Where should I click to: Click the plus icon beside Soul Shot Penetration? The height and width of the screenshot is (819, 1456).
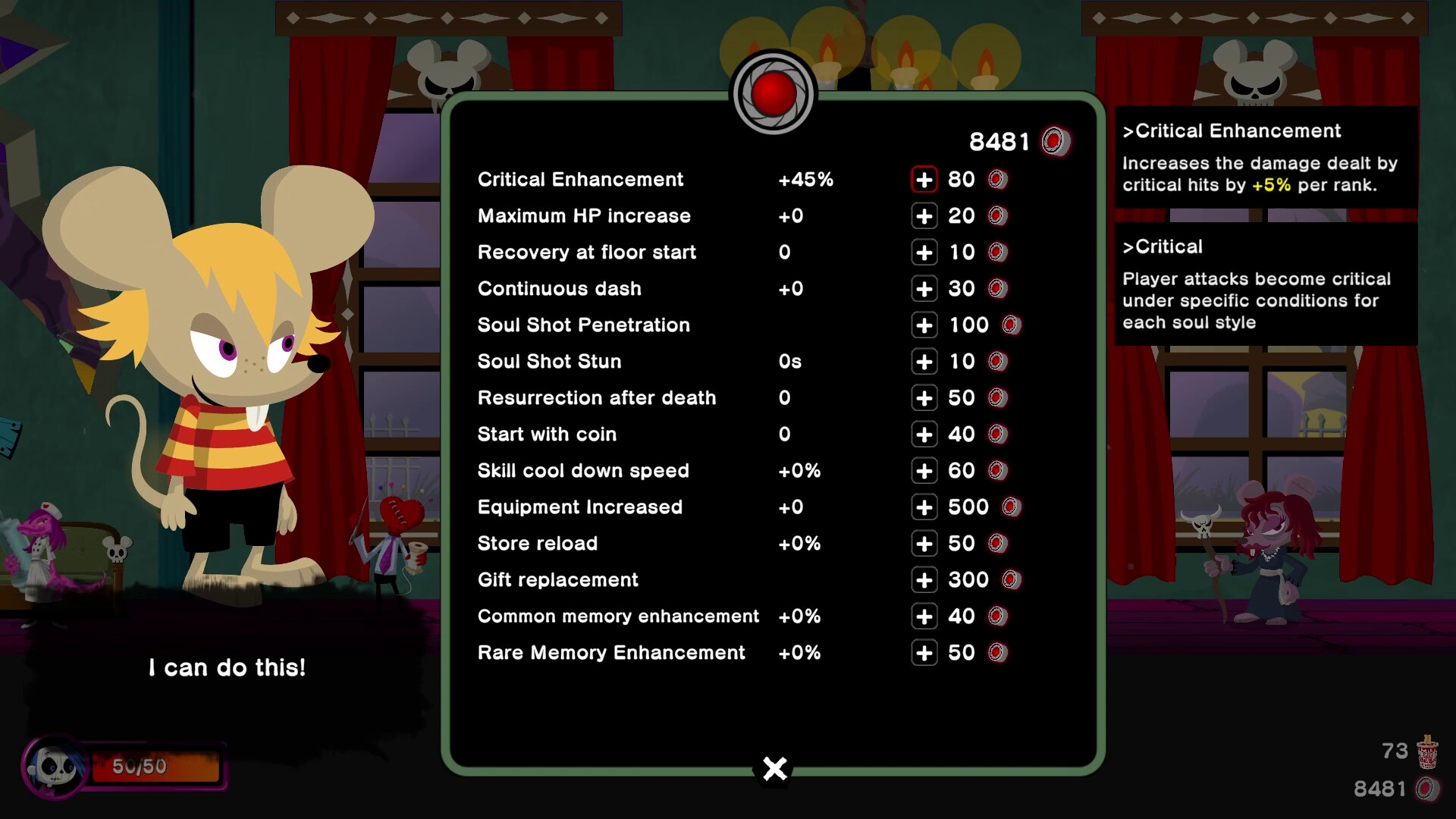[x=924, y=325]
